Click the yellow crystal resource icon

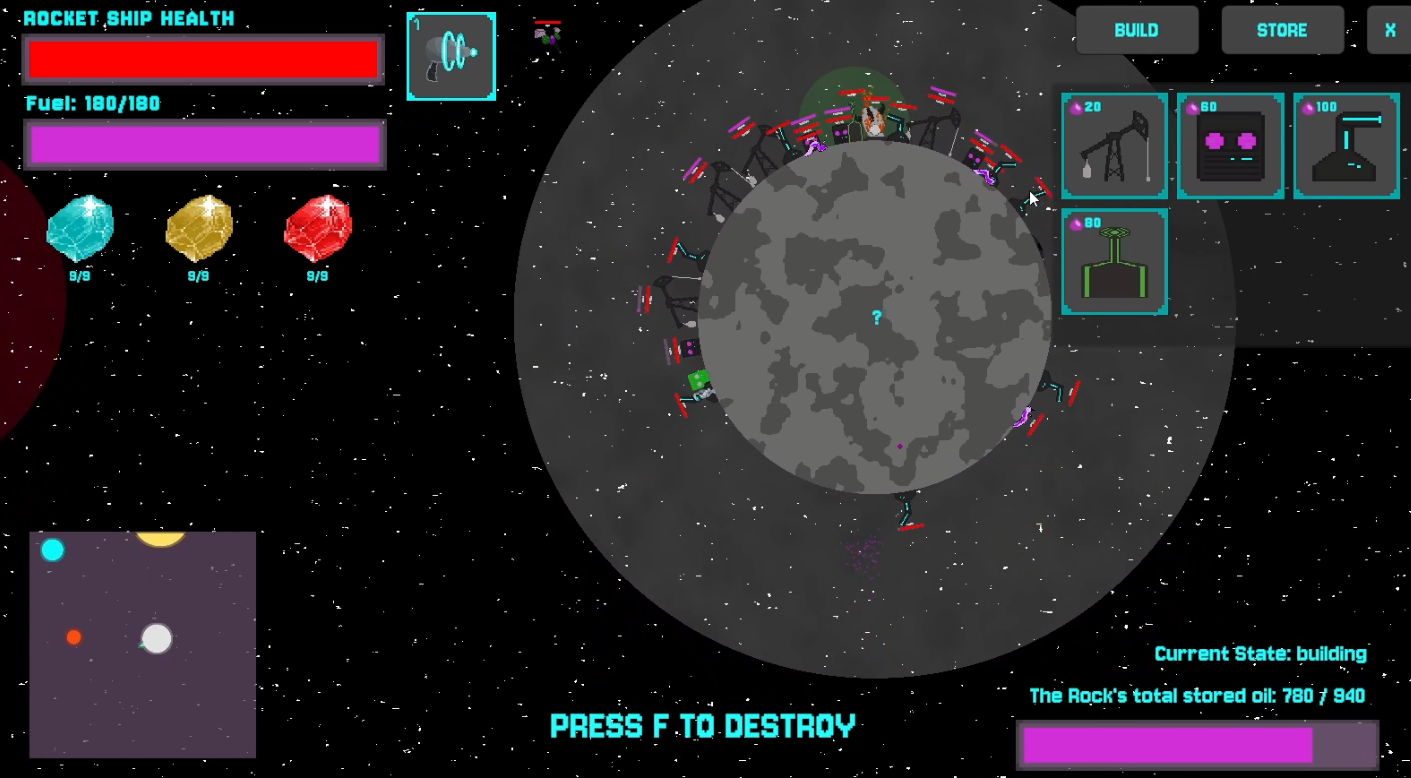[x=199, y=228]
